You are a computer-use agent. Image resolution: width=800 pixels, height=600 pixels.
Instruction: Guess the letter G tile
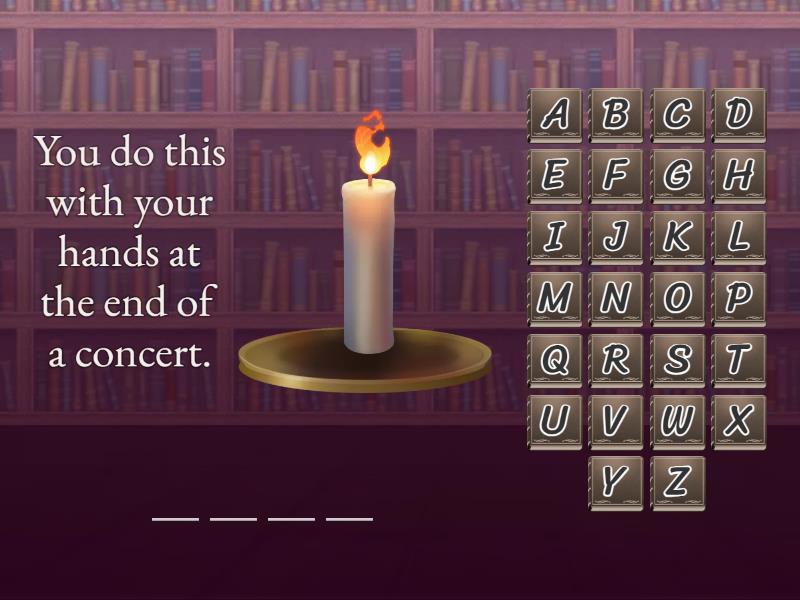[x=678, y=176]
